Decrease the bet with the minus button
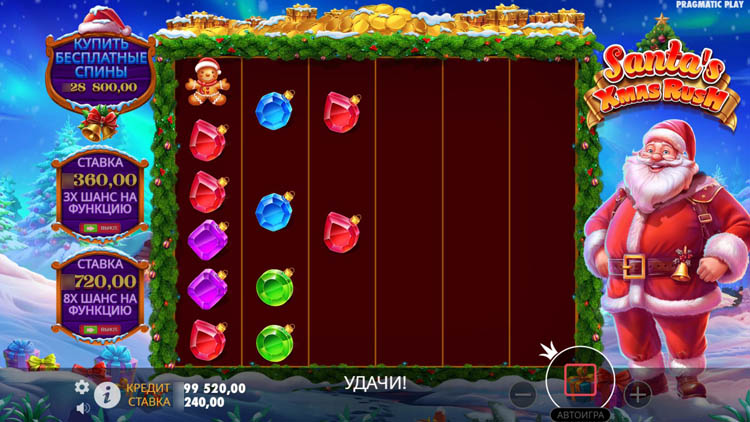The width and height of the screenshot is (750, 422). (522, 394)
